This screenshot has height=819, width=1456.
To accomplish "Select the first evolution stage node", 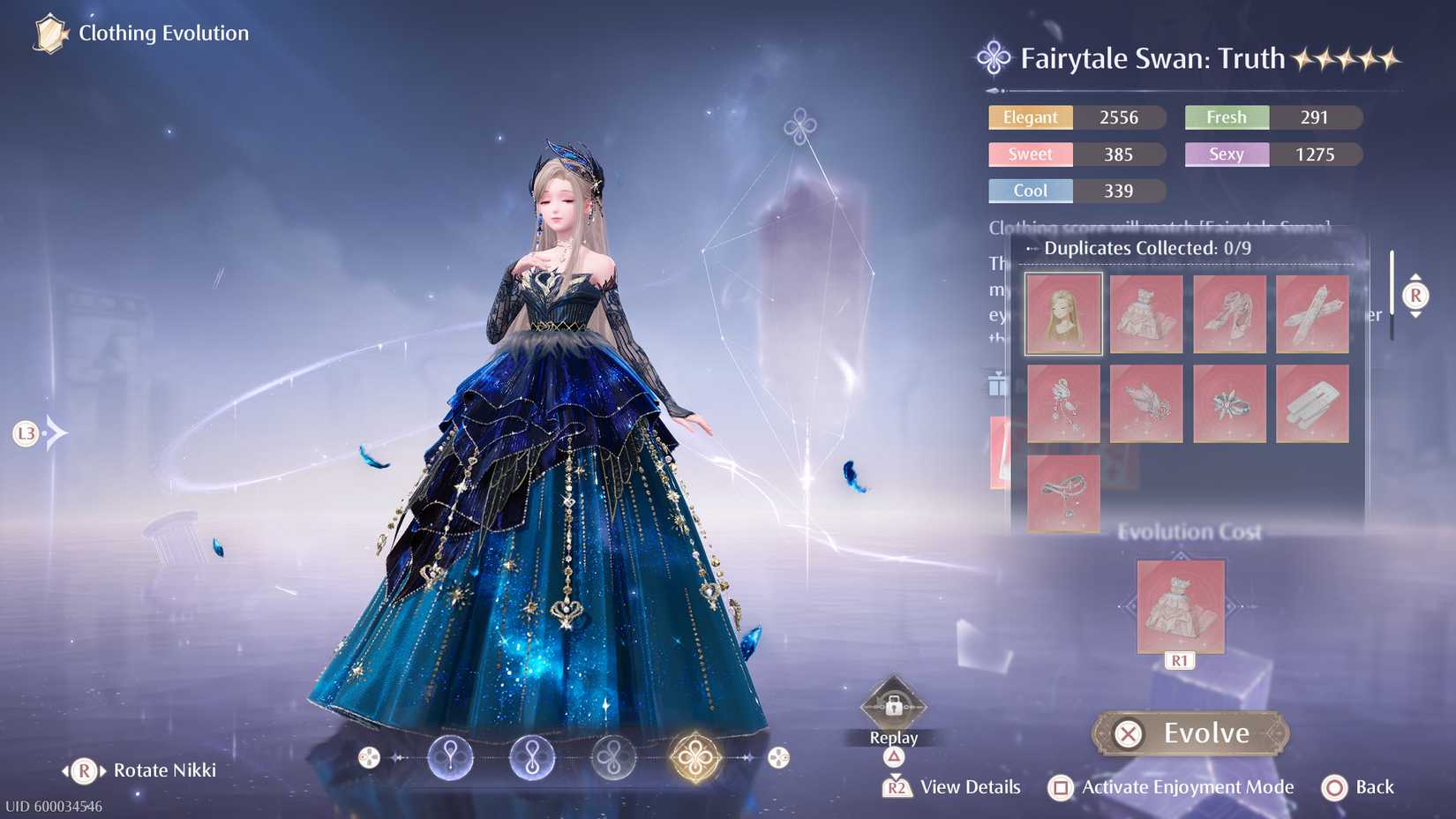I will tap(450, 755).
